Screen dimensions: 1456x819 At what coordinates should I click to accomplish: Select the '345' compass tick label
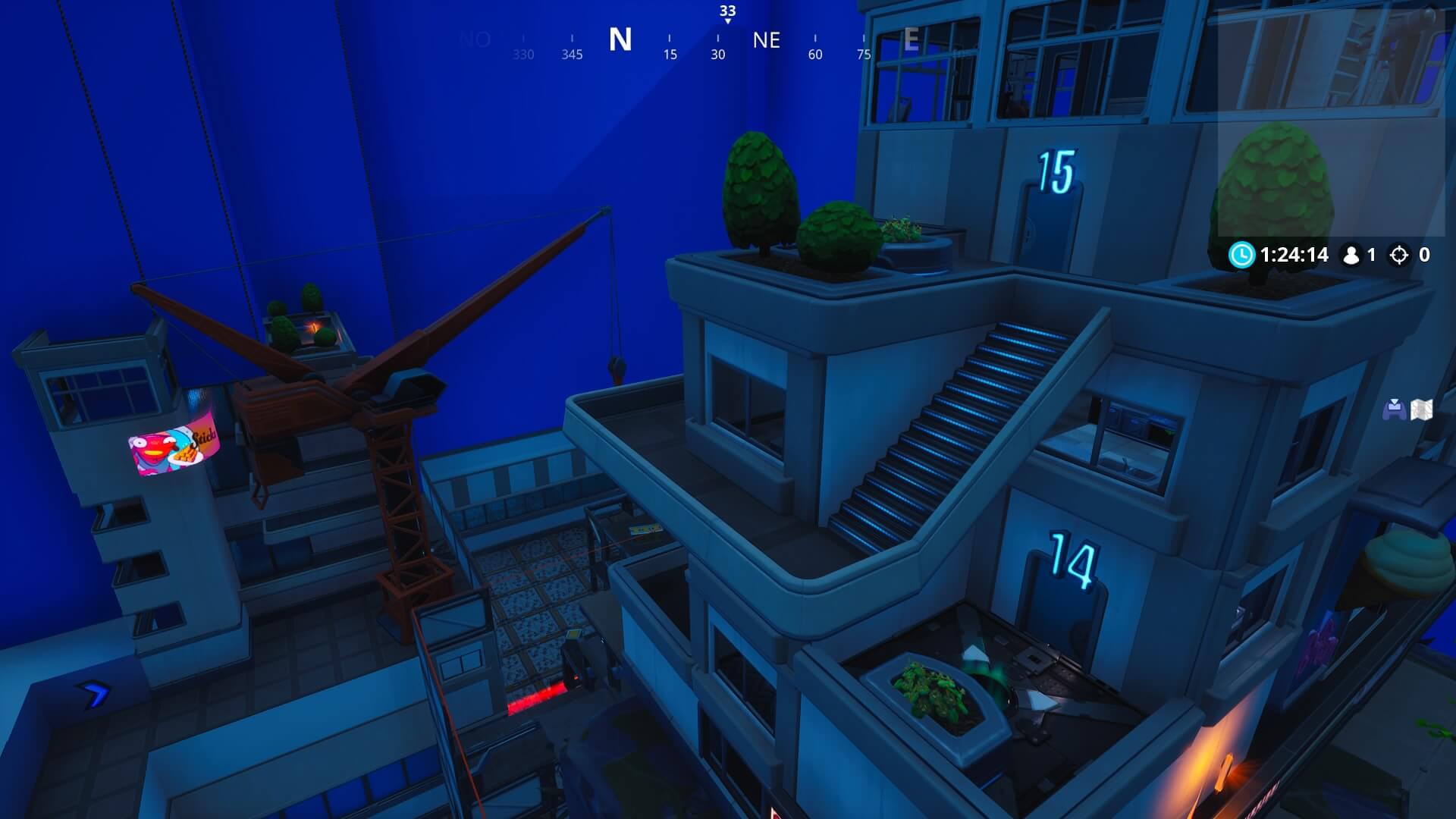coord(571,54)
